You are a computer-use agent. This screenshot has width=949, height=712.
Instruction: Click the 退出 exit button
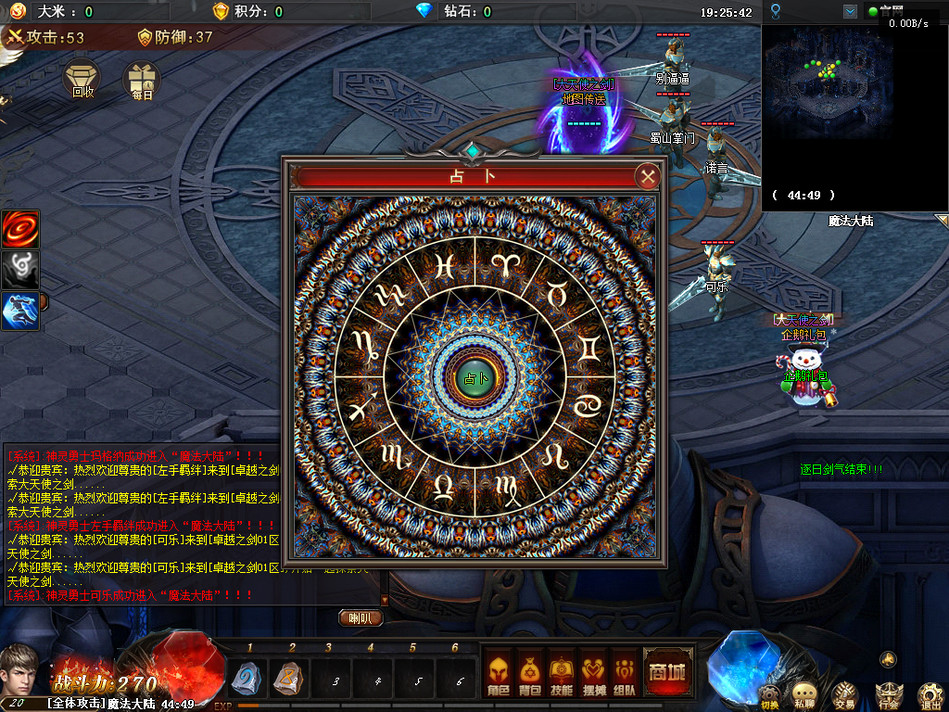[x=930, y=693]
